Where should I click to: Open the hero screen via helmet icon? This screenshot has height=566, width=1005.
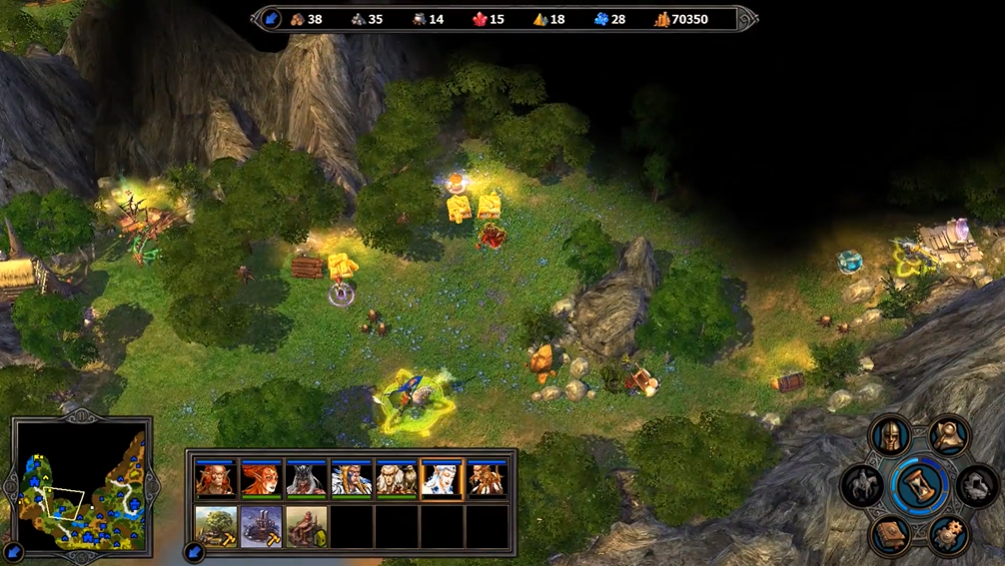[x=890, y=436]
